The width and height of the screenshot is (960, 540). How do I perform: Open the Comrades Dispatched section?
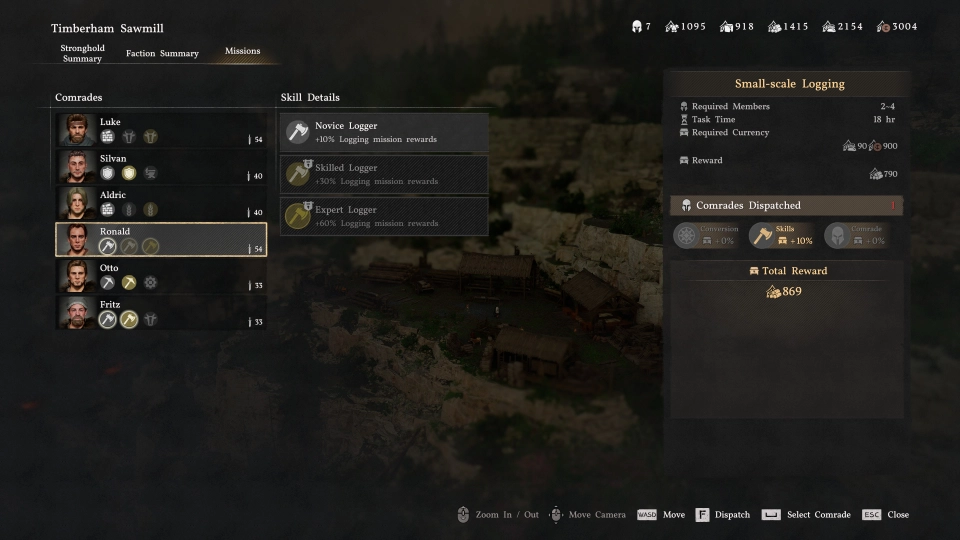click(785, 205)
